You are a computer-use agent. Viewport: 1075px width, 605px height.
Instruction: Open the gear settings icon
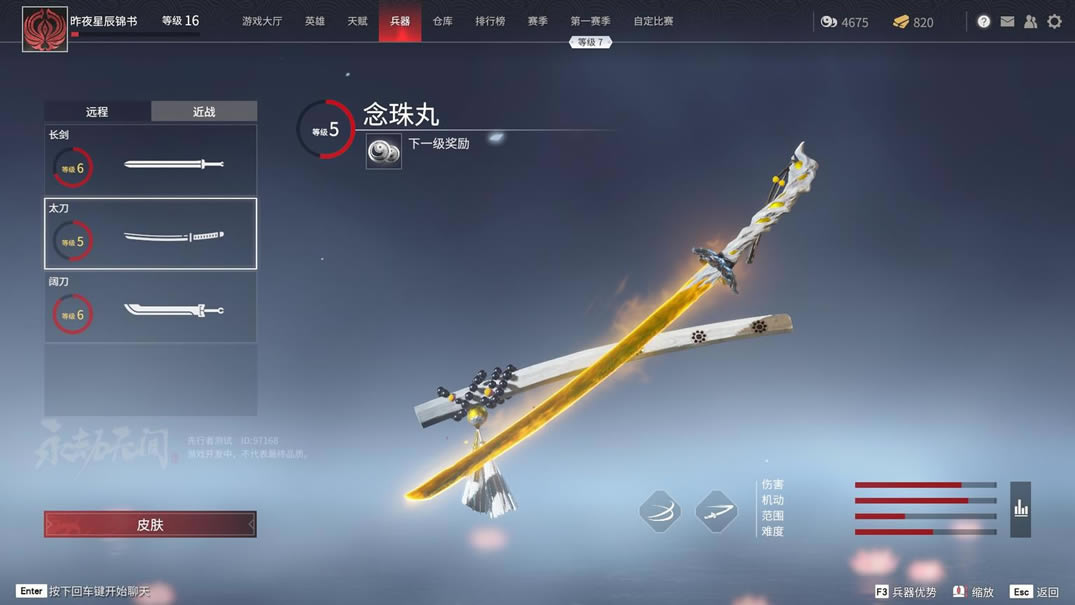pos(1054,21)
